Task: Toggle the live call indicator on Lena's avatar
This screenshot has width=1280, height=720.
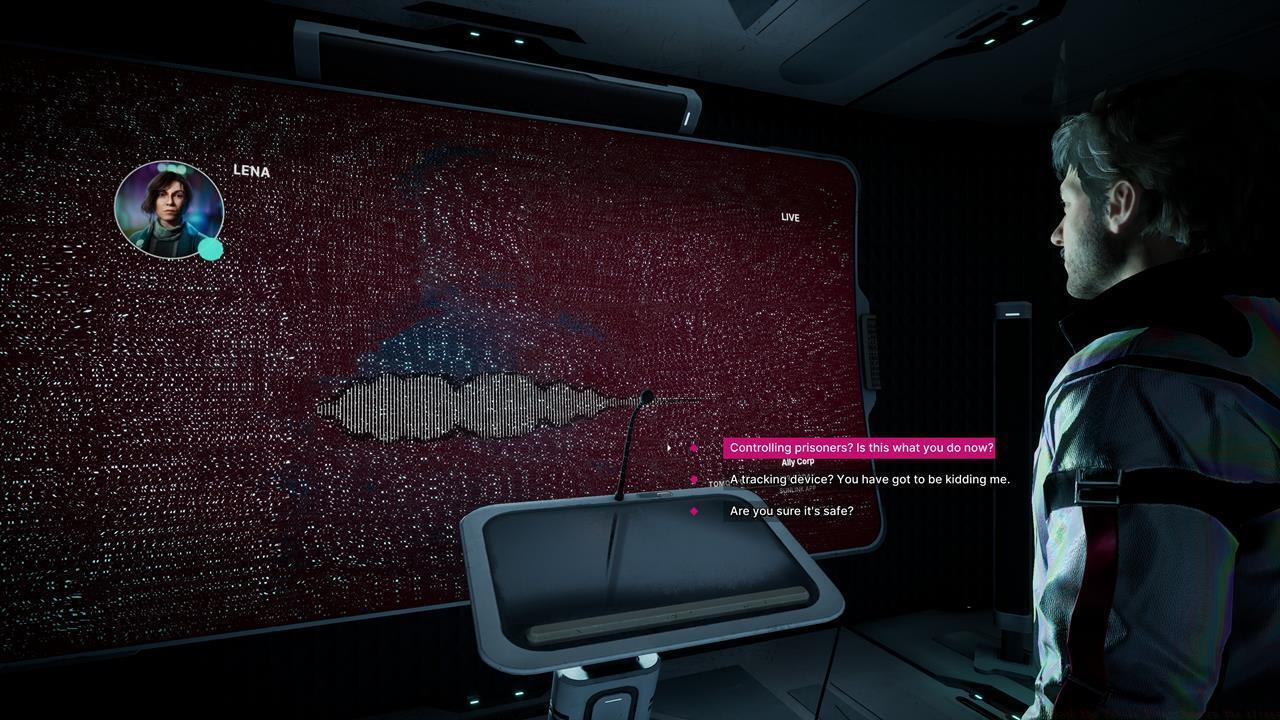Action: coord(211,247)
